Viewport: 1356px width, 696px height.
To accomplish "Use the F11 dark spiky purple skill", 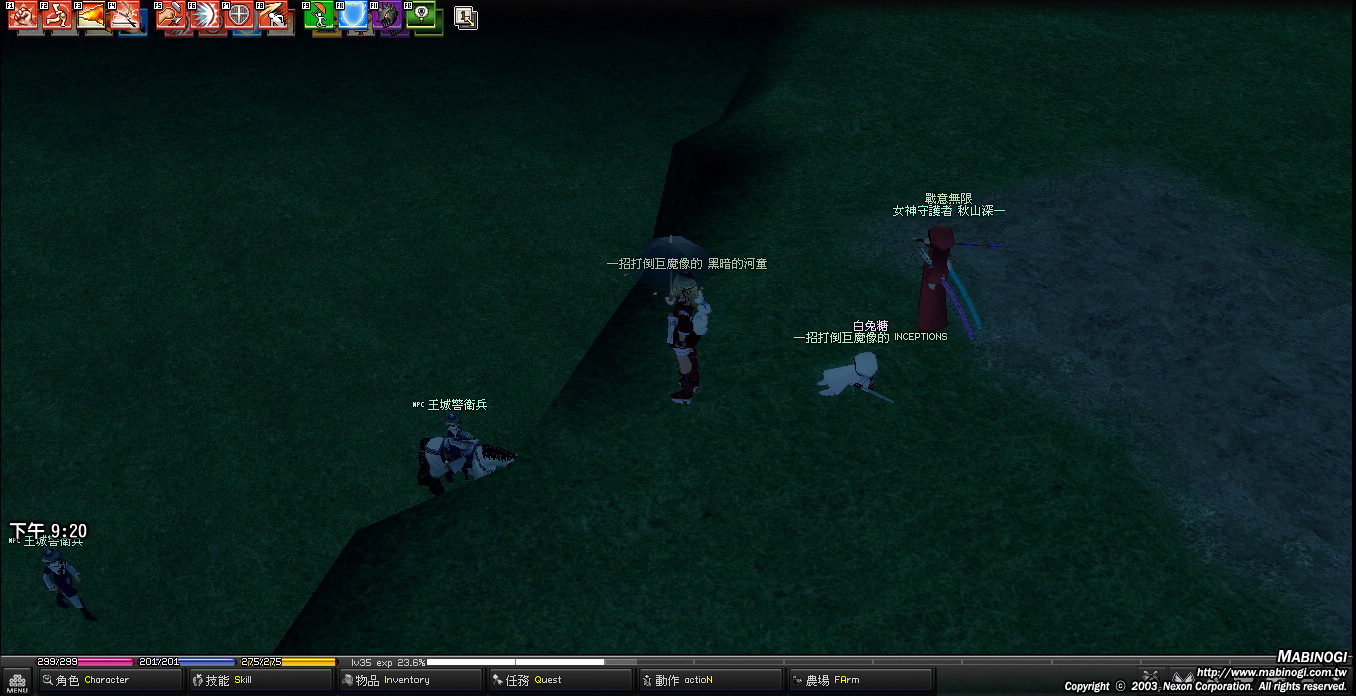I will tap(387, 16).
